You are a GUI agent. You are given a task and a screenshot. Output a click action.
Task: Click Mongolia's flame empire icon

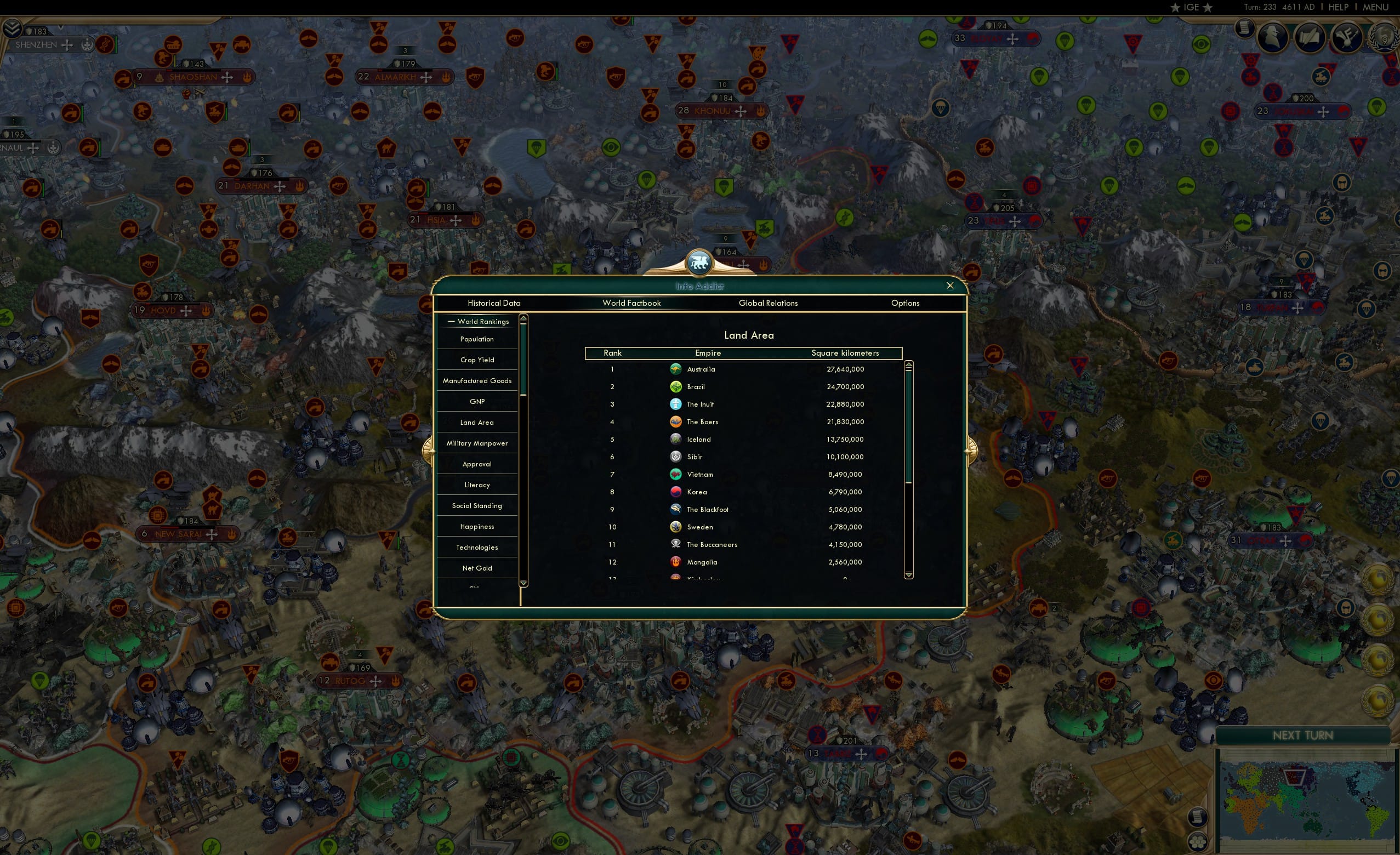click(x=675, y=562)
